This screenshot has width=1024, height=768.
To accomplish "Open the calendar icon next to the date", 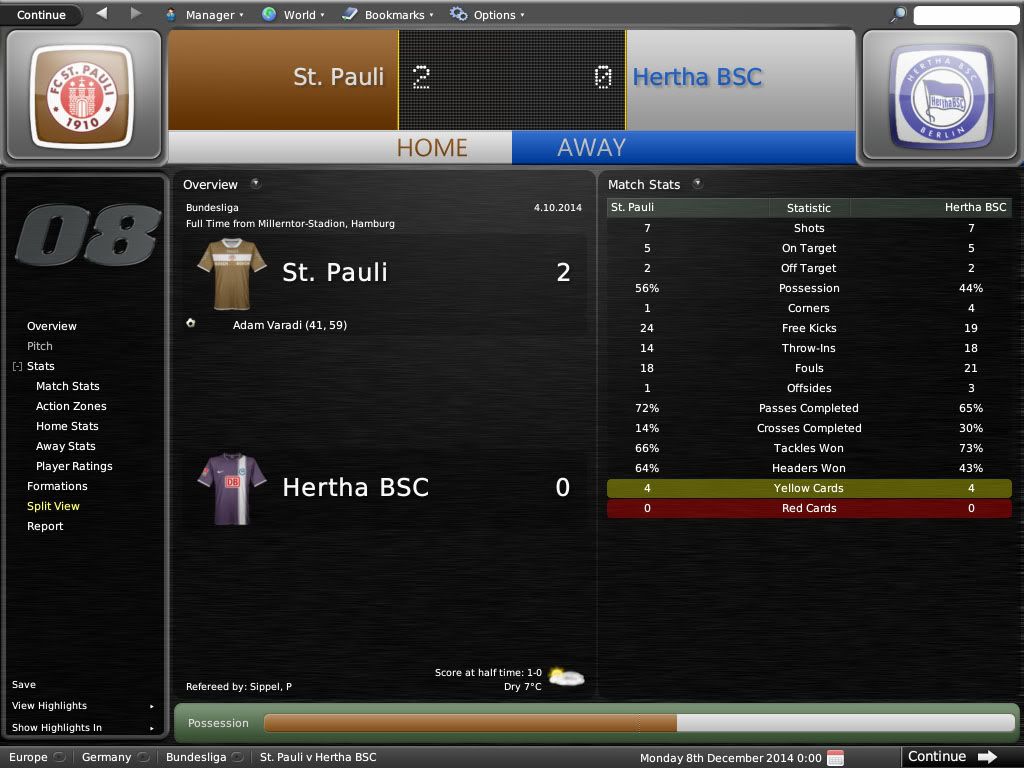I will (x=835, y=757).
